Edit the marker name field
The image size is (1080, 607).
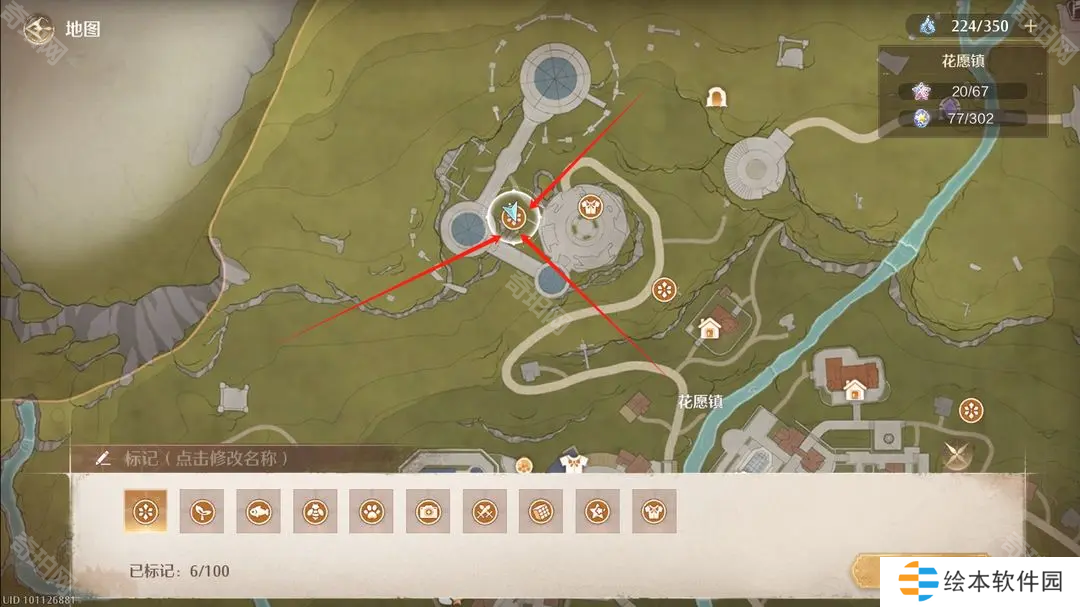click(x=205, y=458)
